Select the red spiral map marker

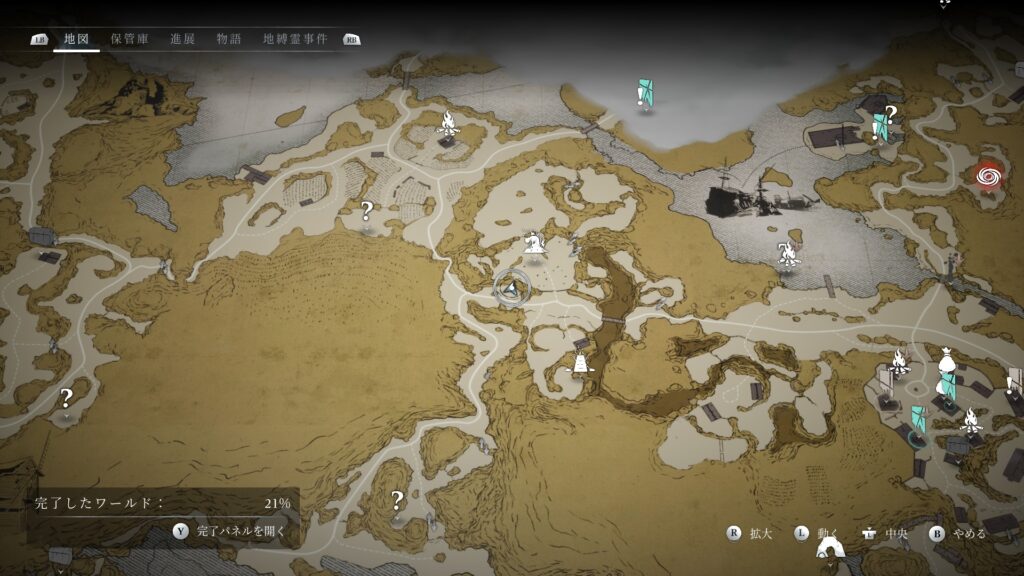pyautogui.click(x=989, y=177)
